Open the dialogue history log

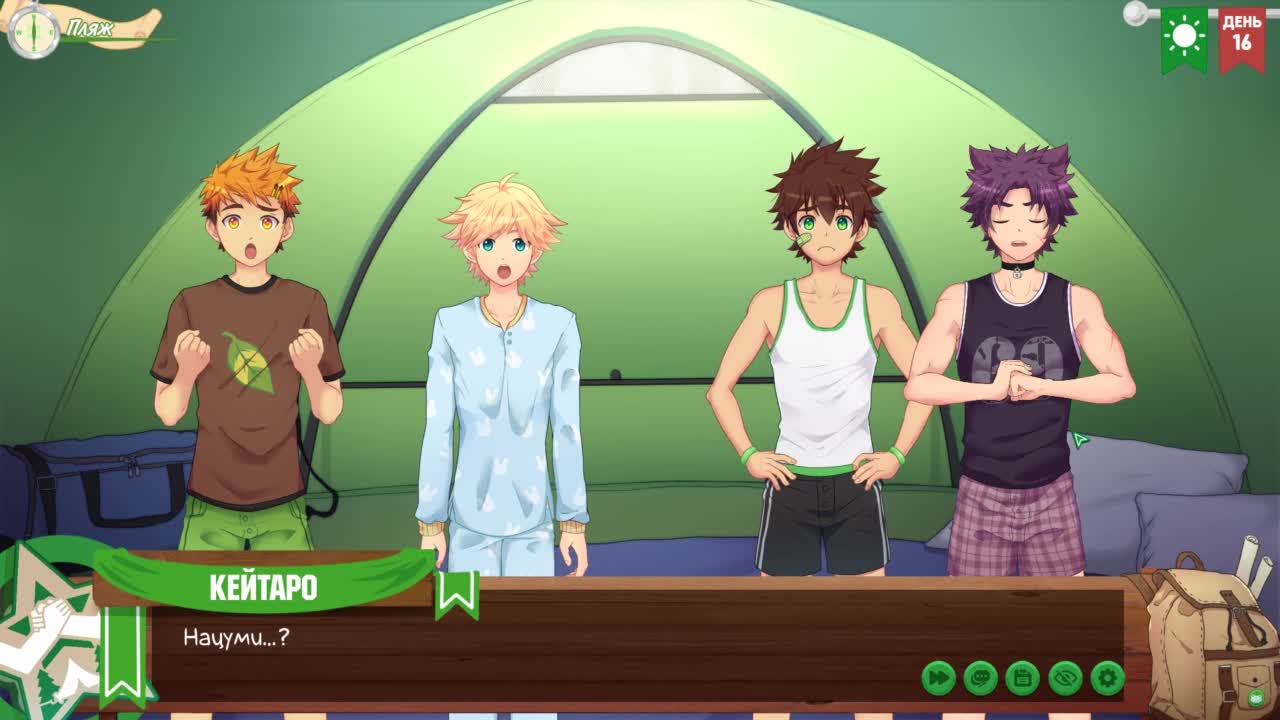(980, 678)
